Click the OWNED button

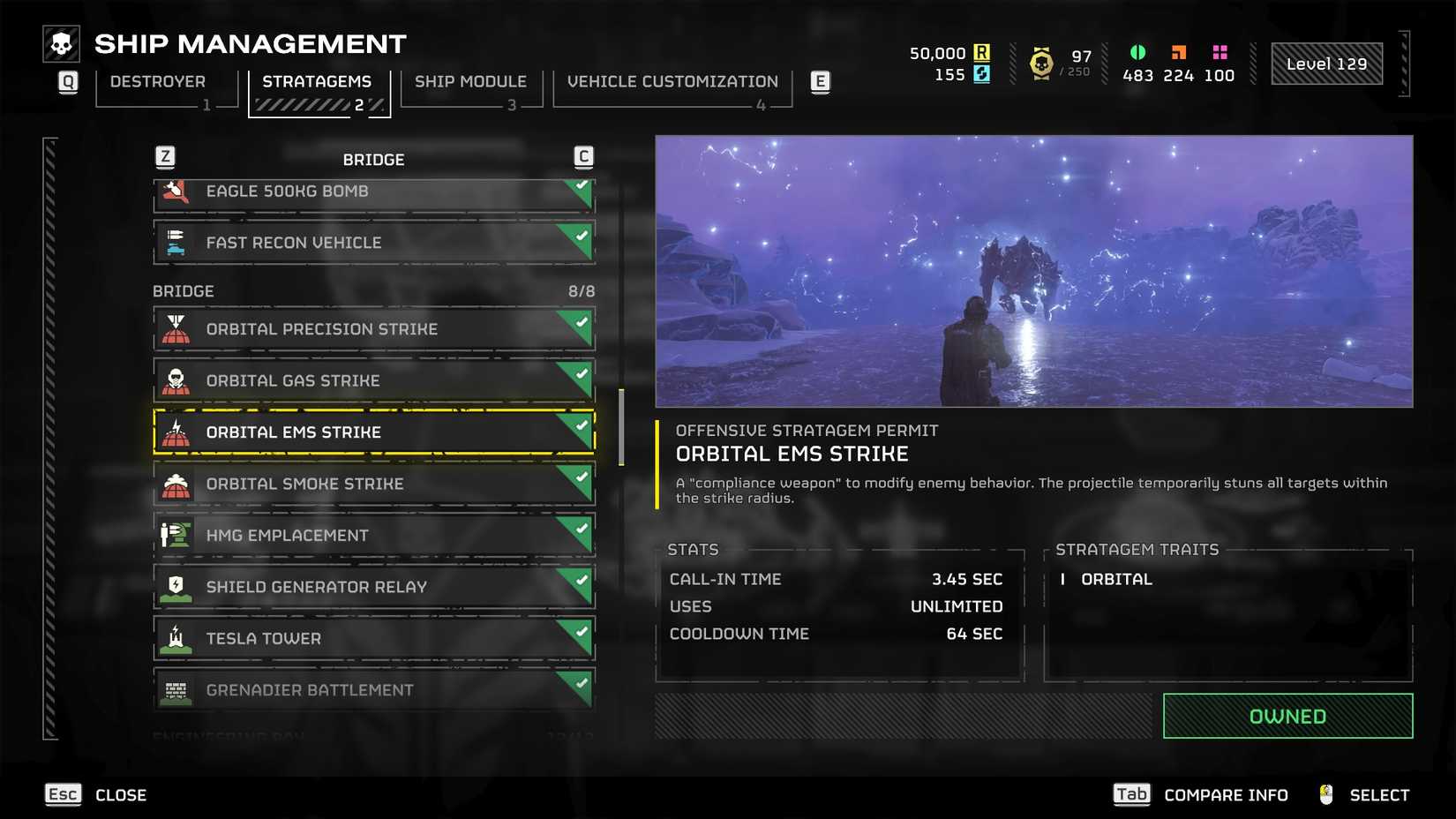(1287, 716)
